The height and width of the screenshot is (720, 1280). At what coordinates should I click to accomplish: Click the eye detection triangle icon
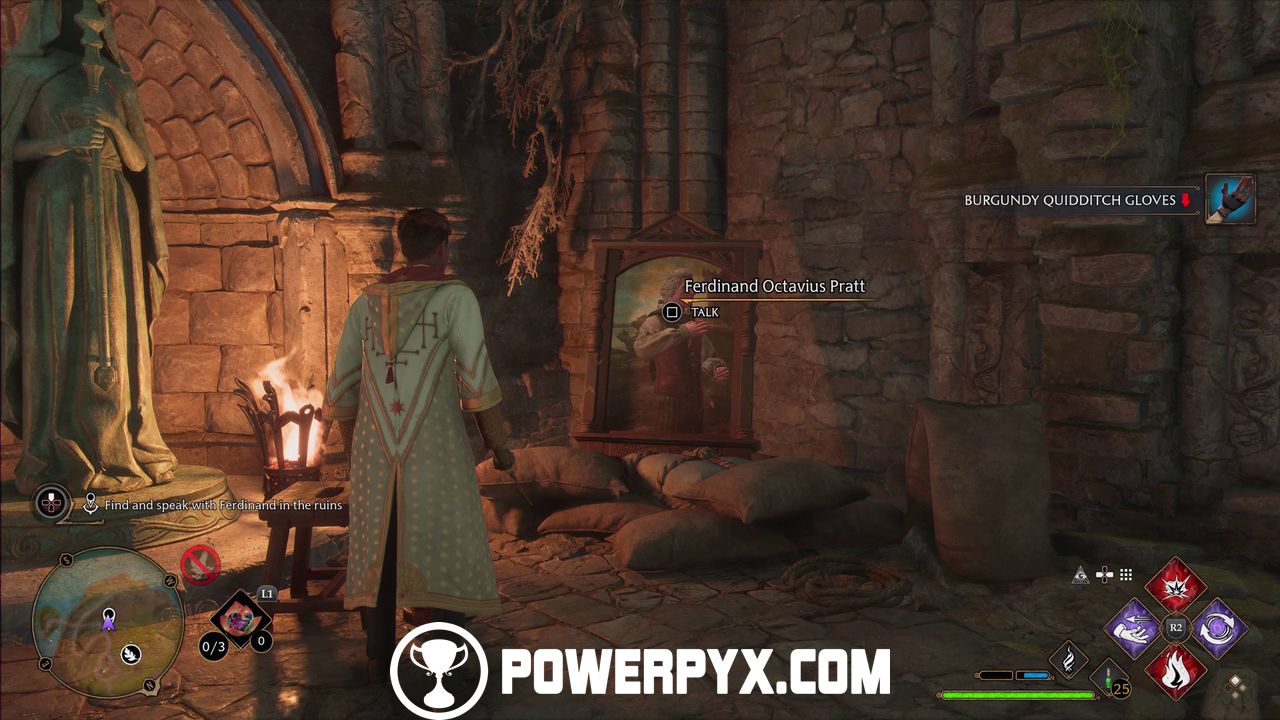(1080, 576)
